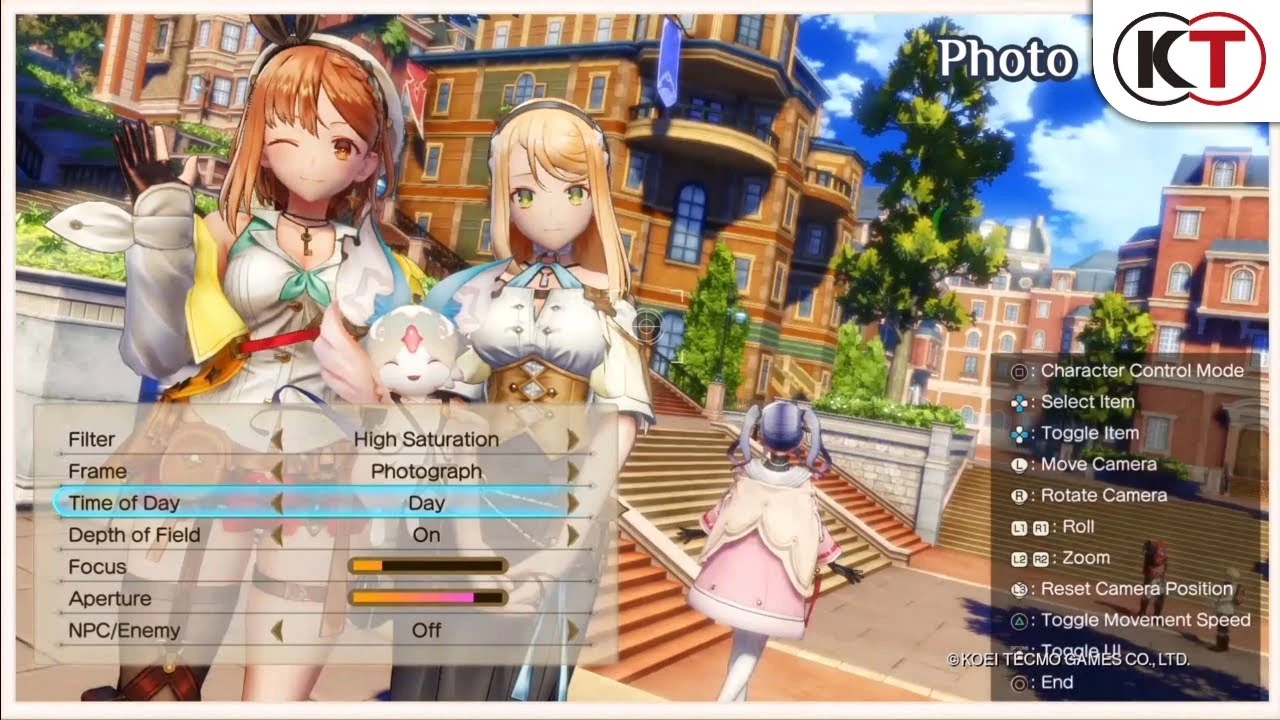Select the Filter settings row
This screenshot has height=720, width=1280.
click(x=92, y=439)
